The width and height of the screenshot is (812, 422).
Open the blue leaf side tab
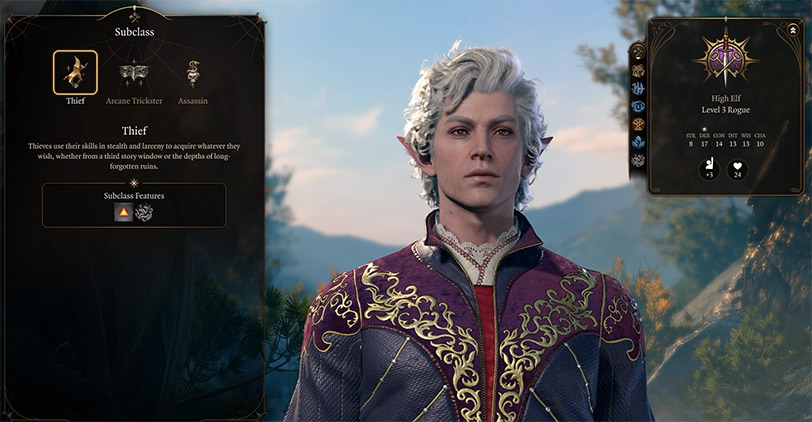(x=636, y=143)
